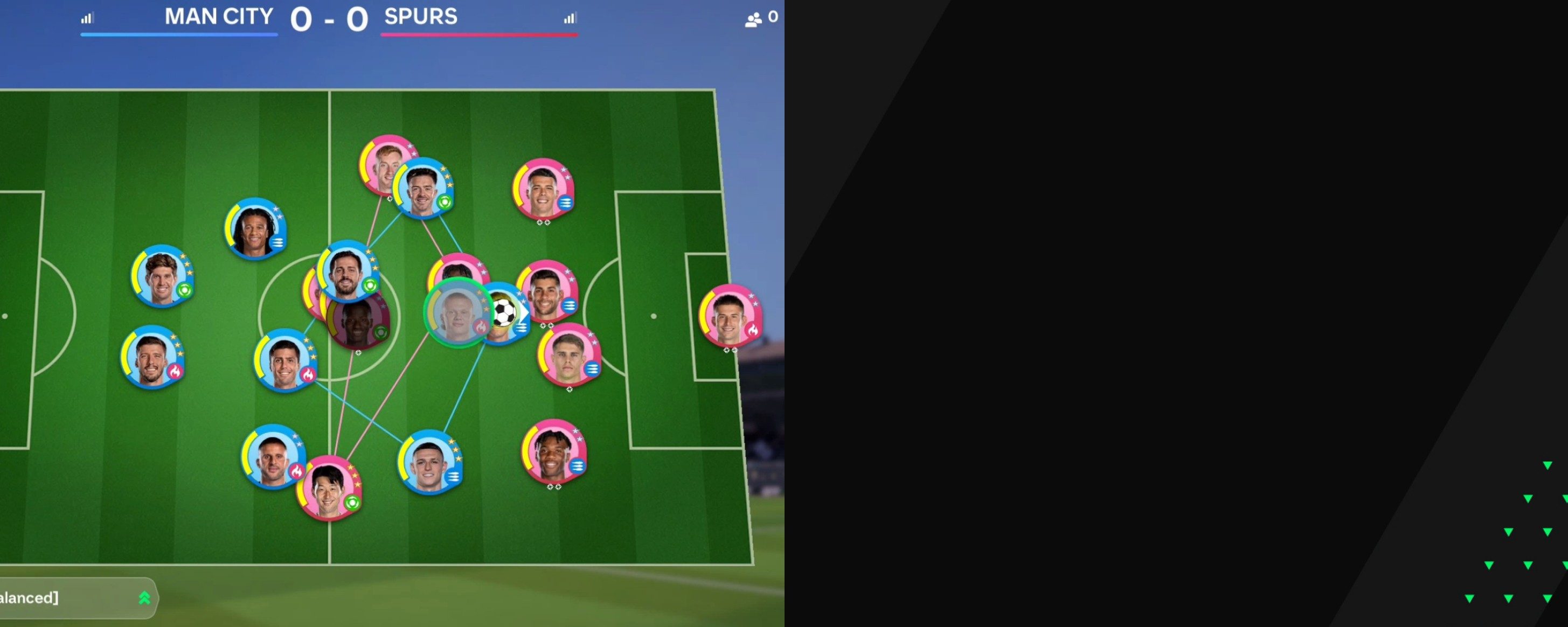Click the blue Man City underline bar
The width and height of the screenshot is (1568, 627).
[178, 37]
